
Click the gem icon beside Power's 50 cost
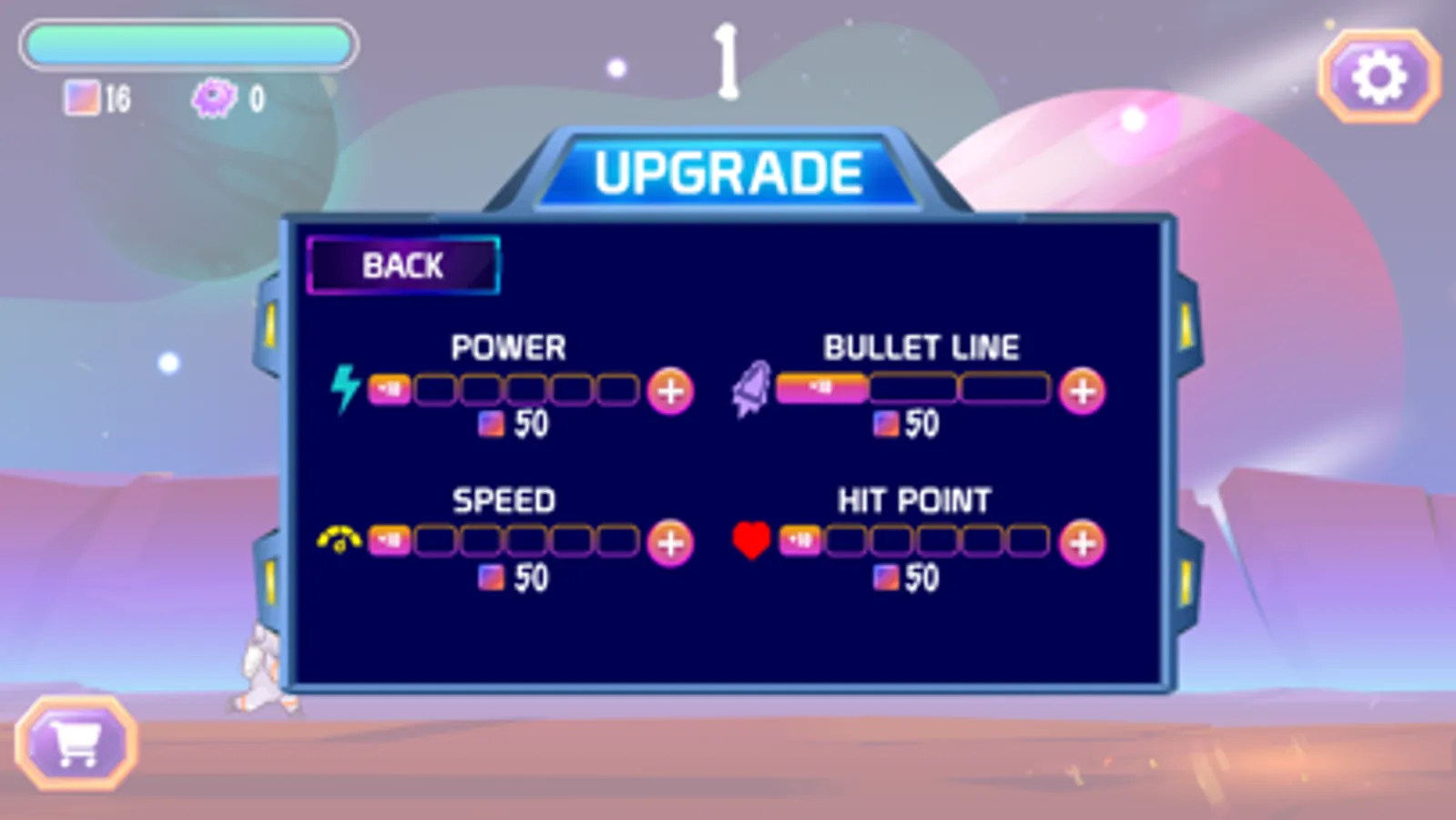pos(493,423)
